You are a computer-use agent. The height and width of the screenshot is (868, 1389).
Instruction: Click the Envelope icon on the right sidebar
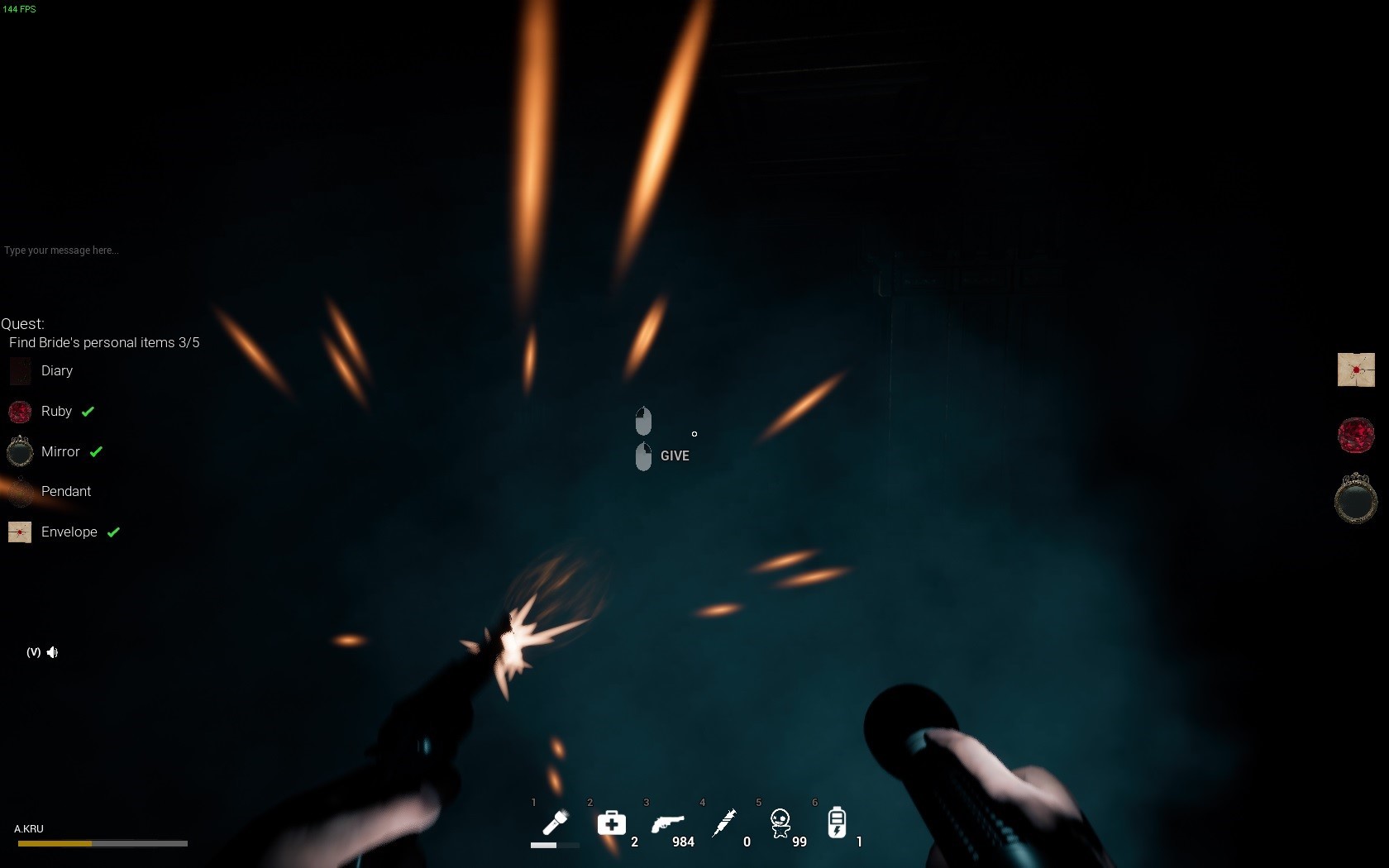click(1356, 370)
